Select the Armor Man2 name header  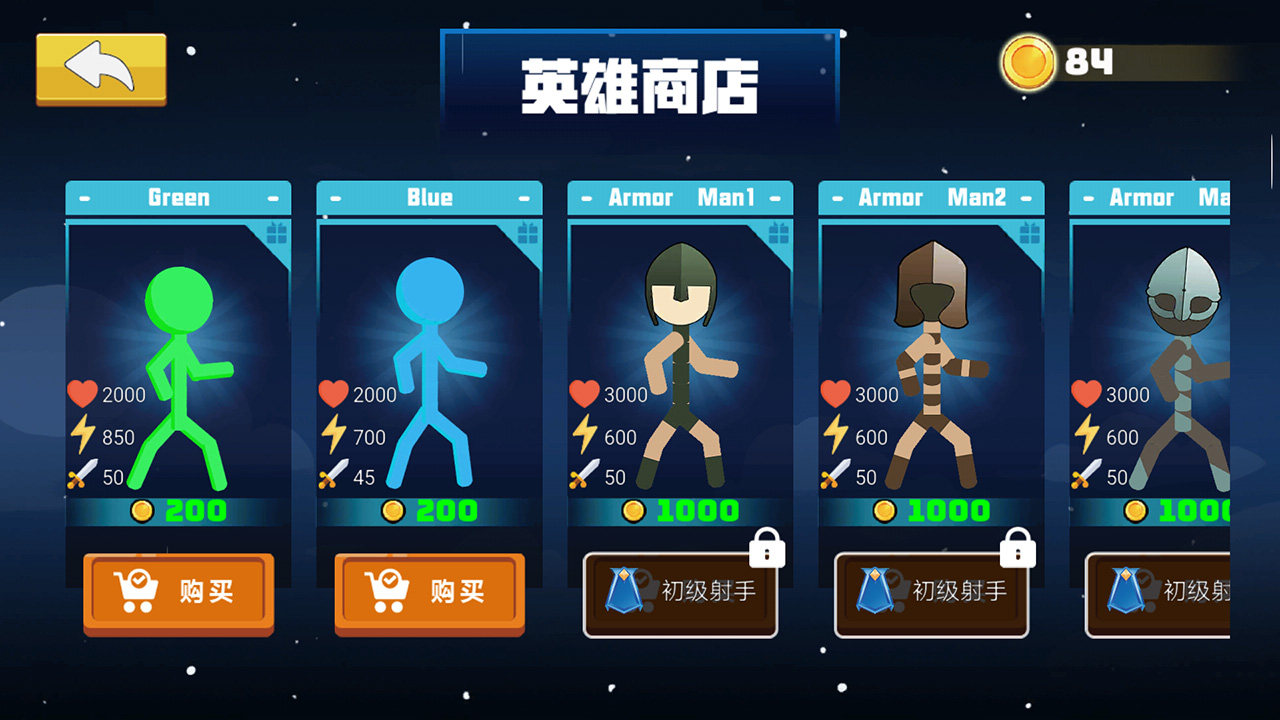click(931, 197)
